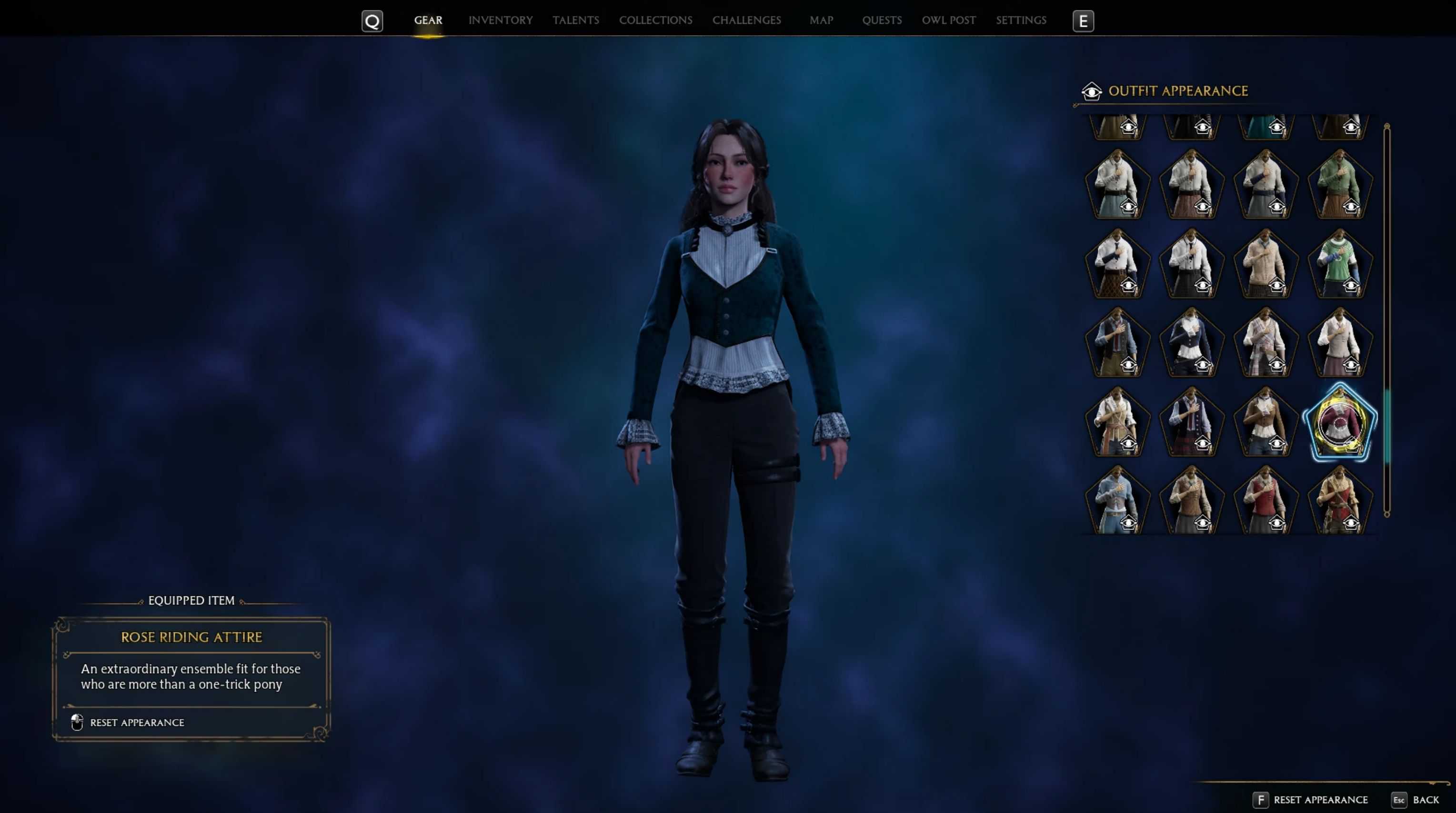Go back using the Back button
1456x813 pixels.
pyautogui.click(x=1425, y=800)
